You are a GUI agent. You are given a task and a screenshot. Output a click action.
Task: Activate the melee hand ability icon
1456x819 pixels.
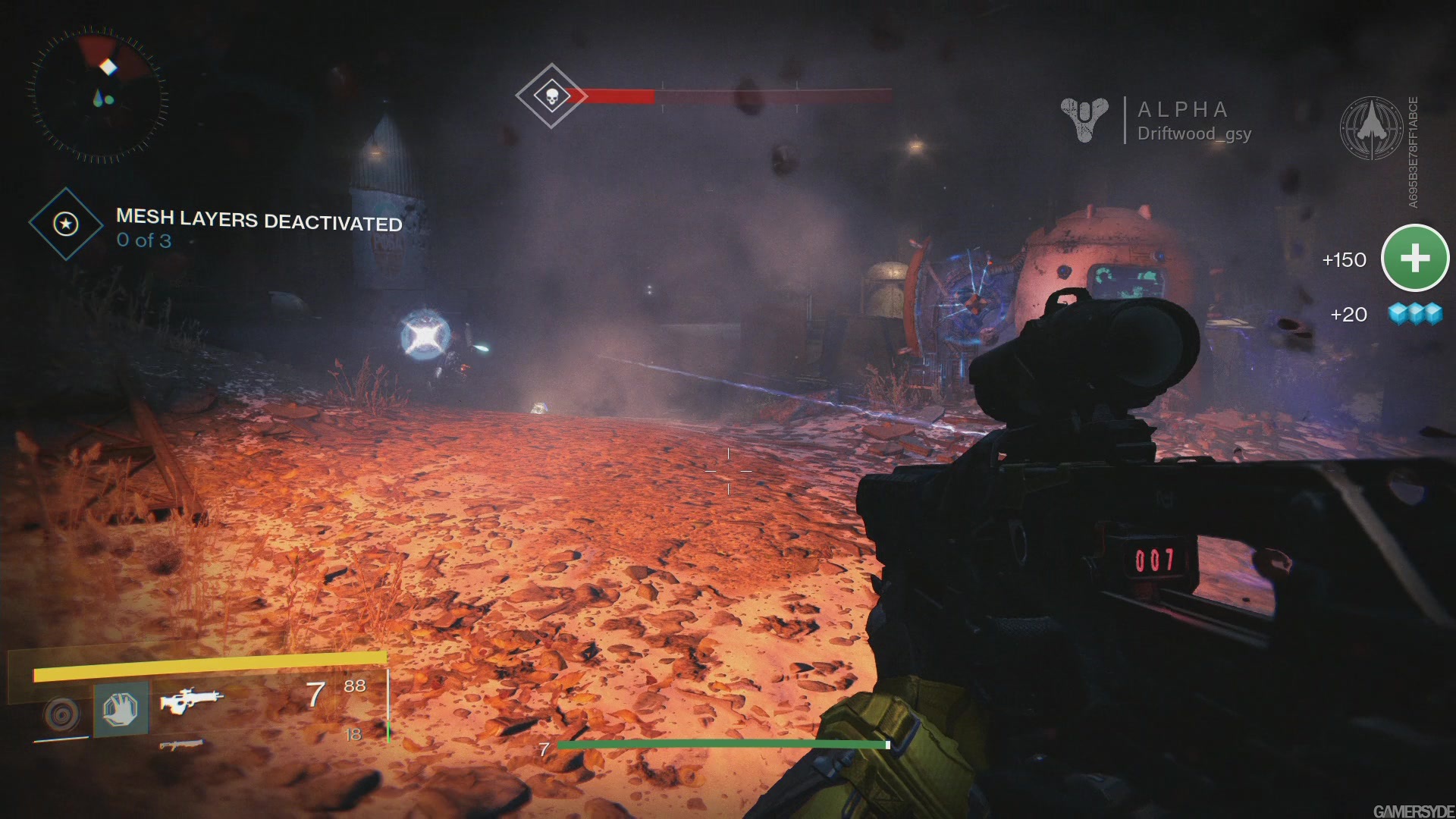coord(121,709)
